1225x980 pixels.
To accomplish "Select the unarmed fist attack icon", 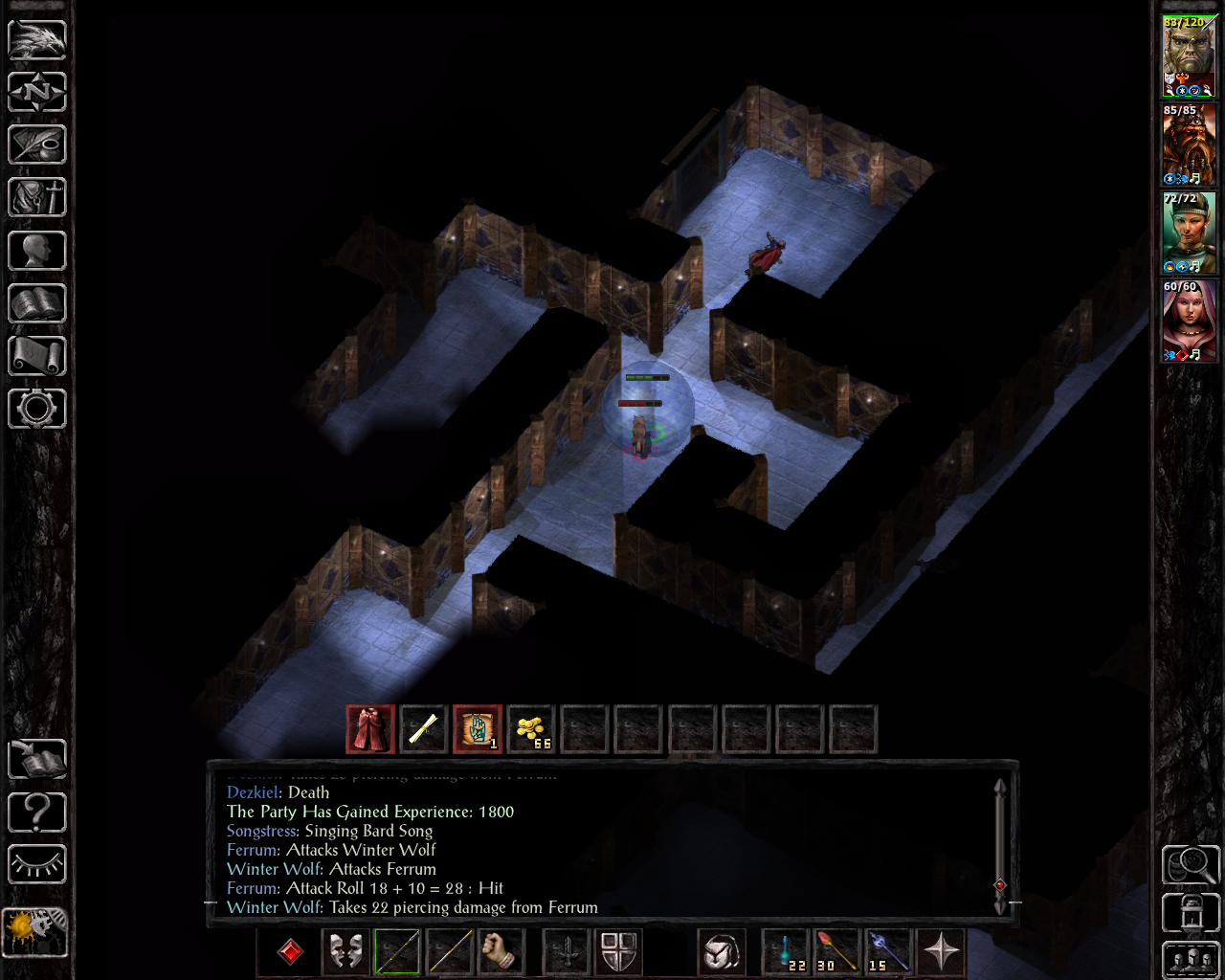I will 502,952.
